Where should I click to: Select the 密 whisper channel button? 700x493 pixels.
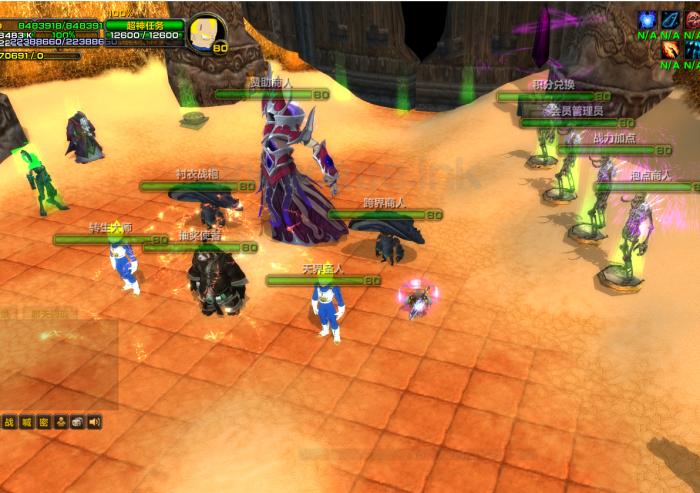(43, 422)
